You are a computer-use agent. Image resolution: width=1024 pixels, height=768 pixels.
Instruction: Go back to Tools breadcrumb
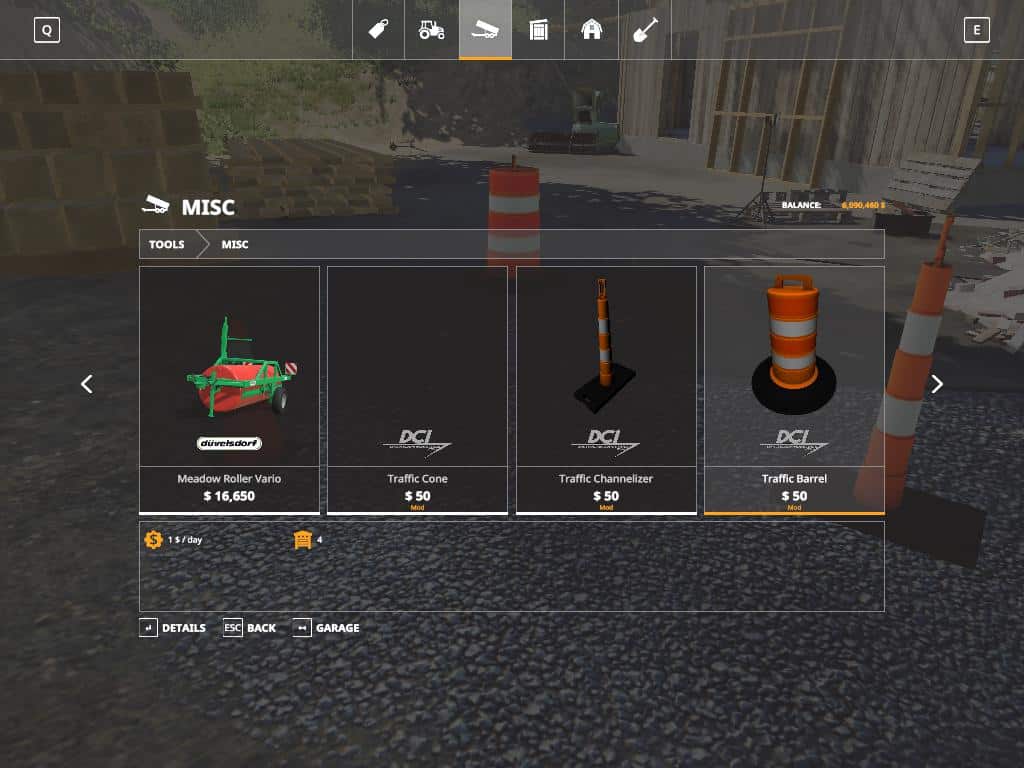point(167,244)
